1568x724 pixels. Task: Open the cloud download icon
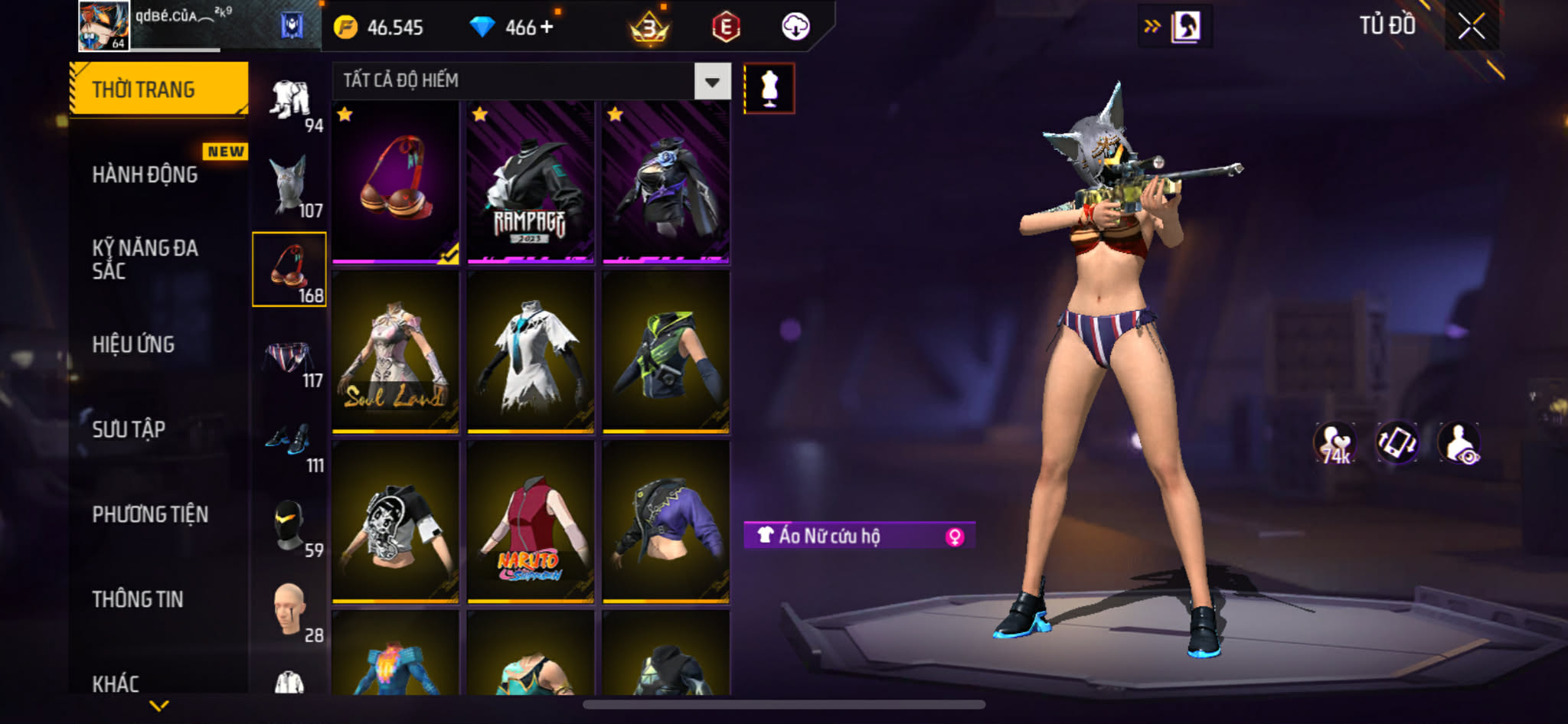[795, 28]
